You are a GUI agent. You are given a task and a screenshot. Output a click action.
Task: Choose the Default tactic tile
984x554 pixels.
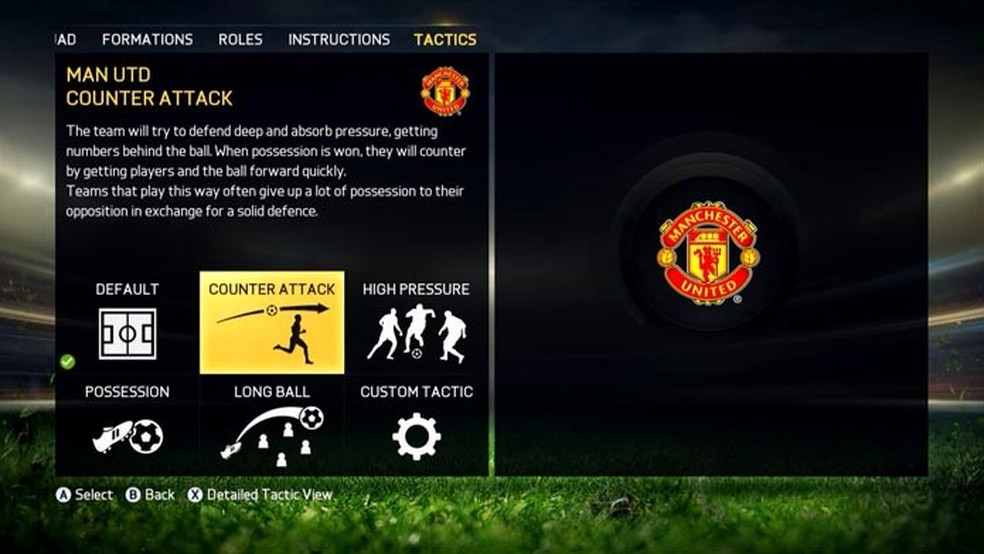127,322
